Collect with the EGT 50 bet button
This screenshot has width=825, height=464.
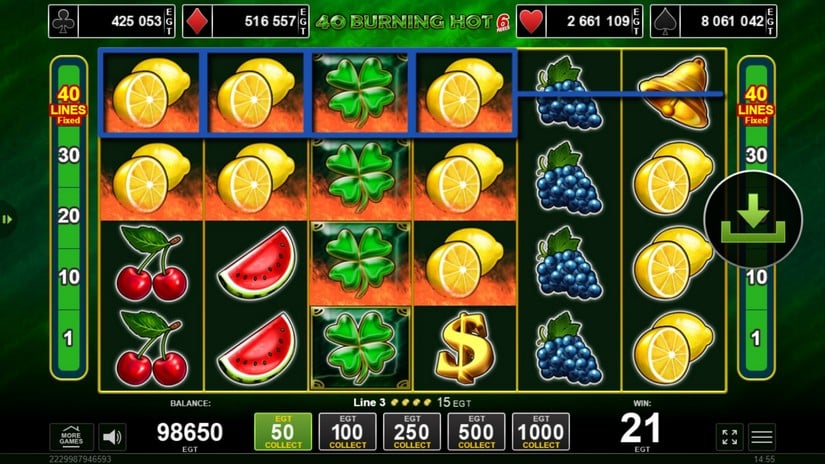click(283, 432)
